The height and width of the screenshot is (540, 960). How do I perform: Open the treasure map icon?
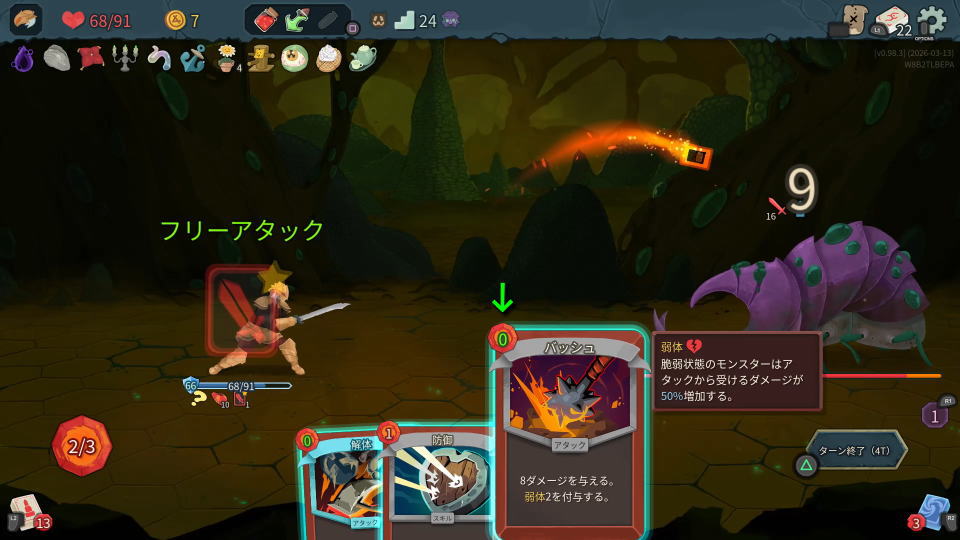click(853, 18)
